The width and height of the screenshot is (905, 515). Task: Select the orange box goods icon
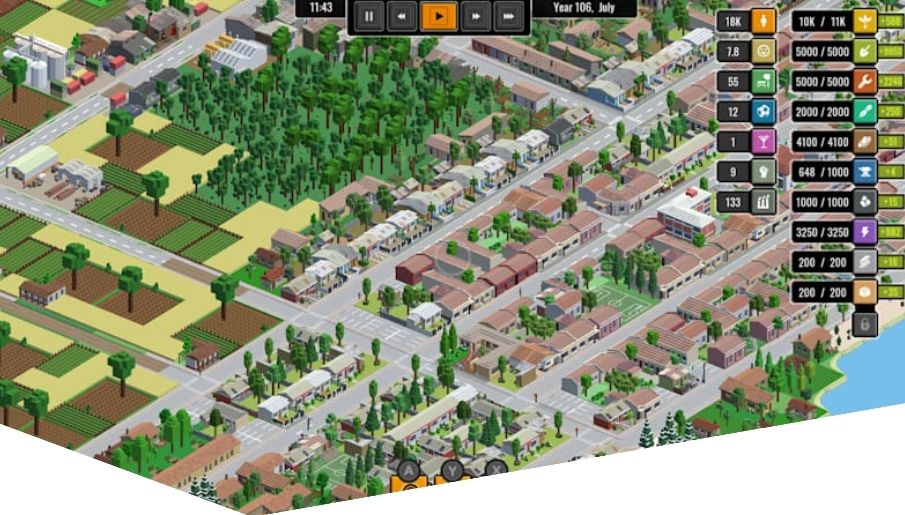tap(864, 292)
